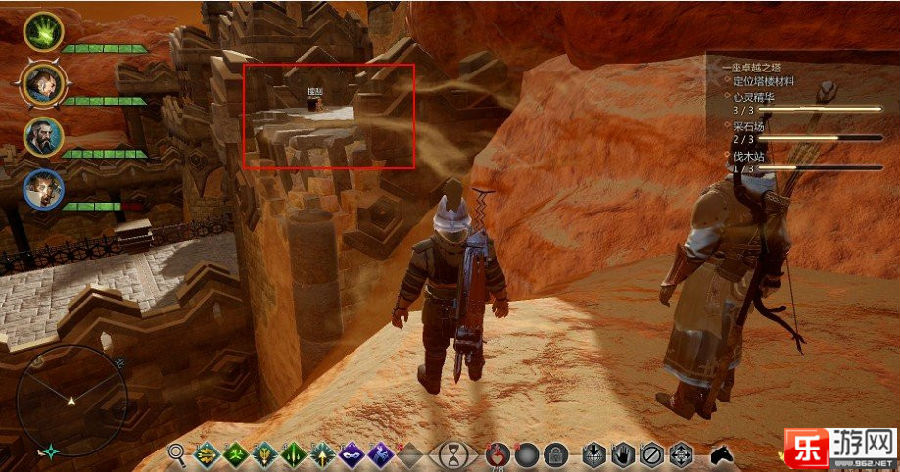
Task: Choose the blue-ringed companion portrait
Action: (x=44, y=189)
